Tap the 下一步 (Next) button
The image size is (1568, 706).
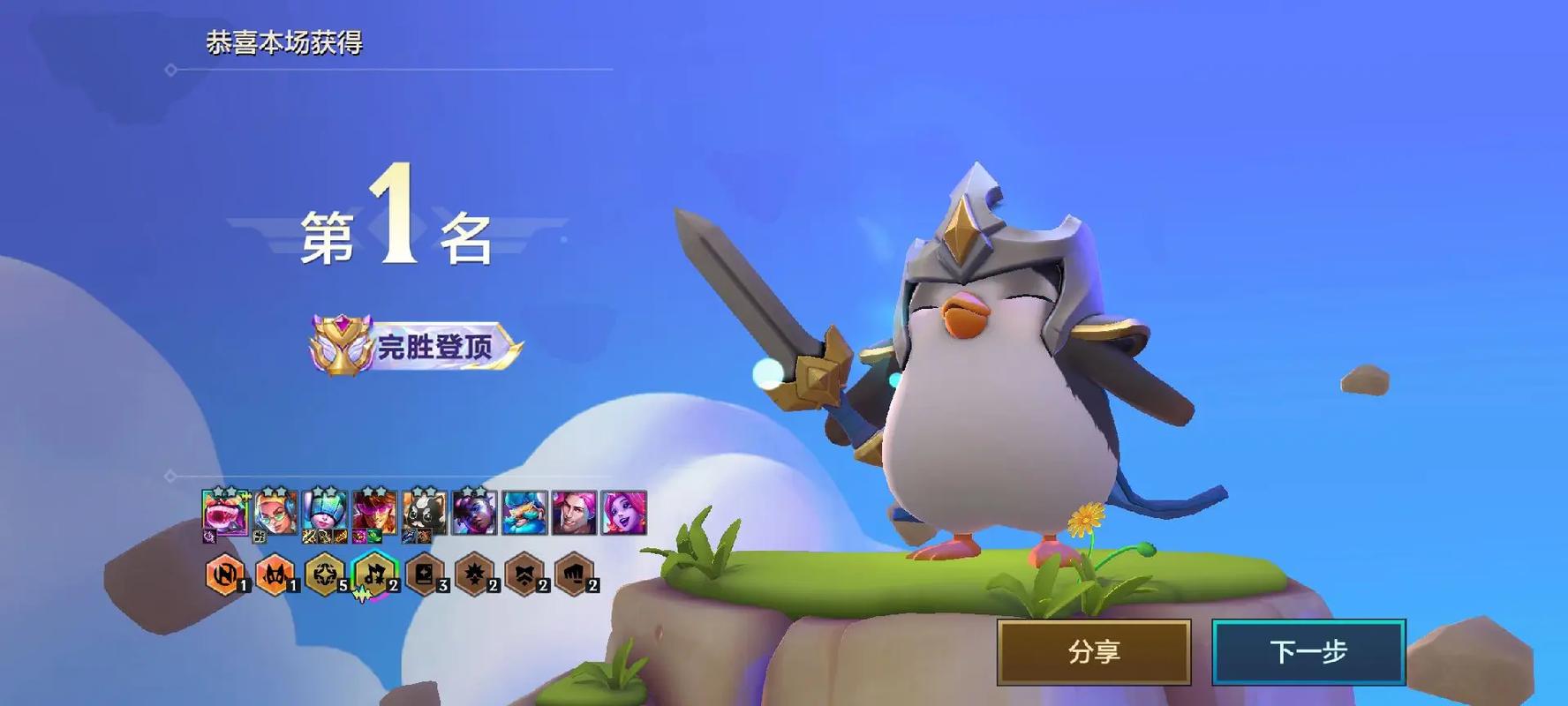pos(1308,652)
